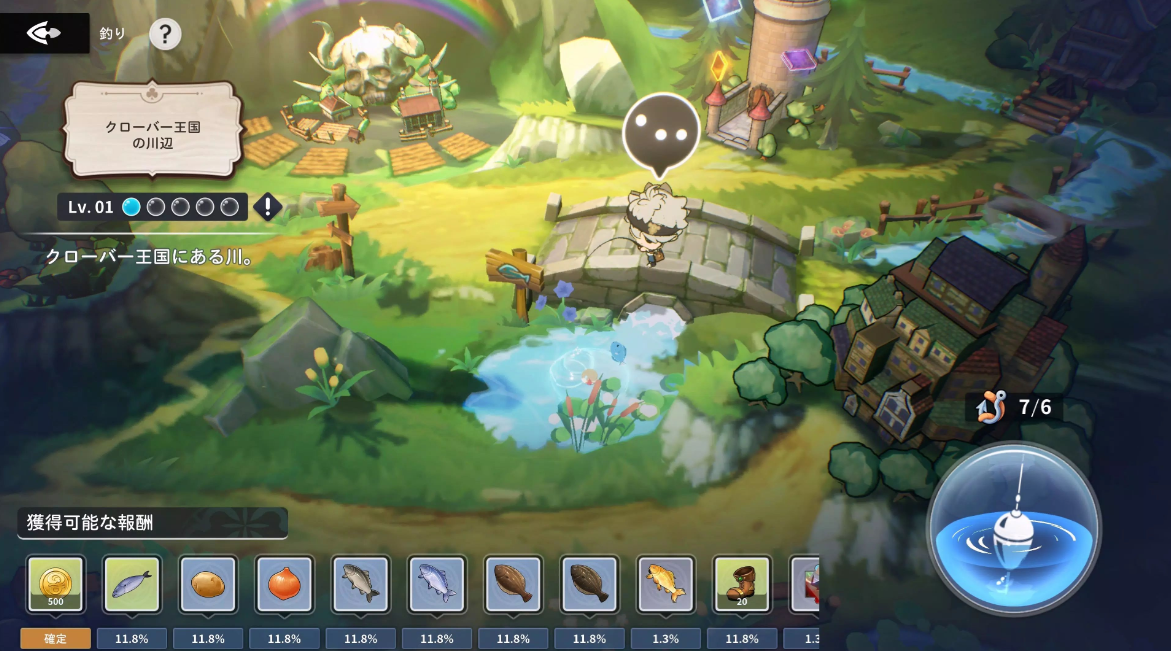
Task: Select the 500 gold coin reward
Action: [56, 584]
